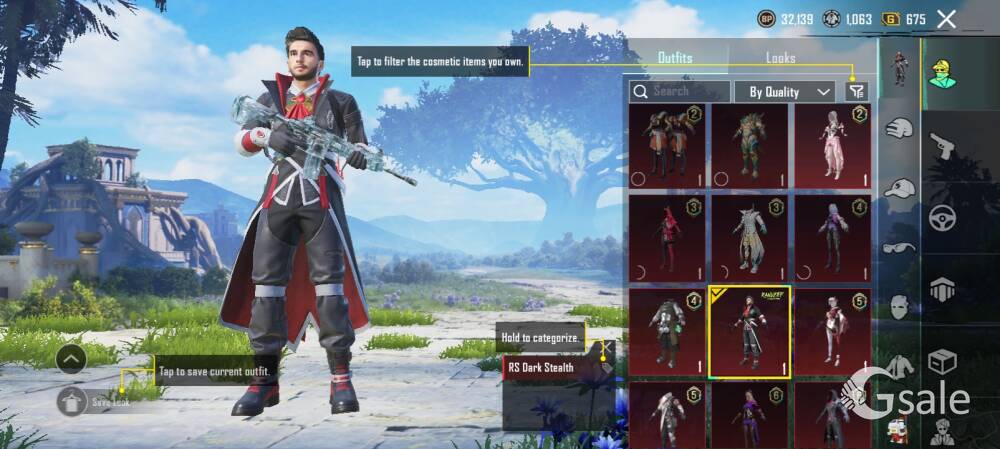Screen dimensions: 1000x449
Task: Expand the up-arrow circle button
Action: tap(71, 358)
